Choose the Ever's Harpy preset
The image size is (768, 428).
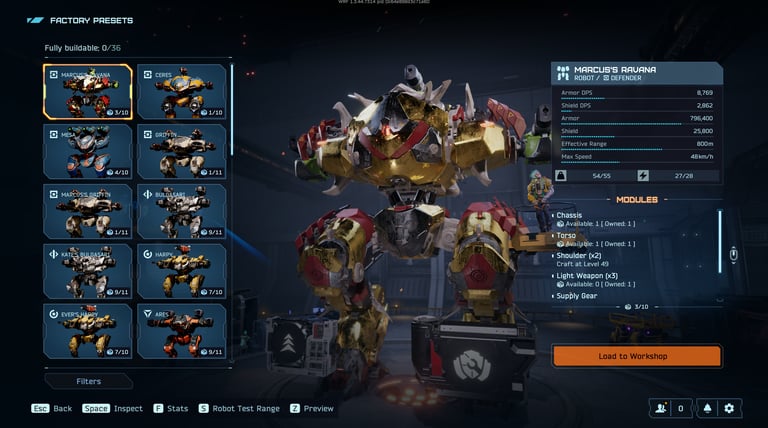88,331
